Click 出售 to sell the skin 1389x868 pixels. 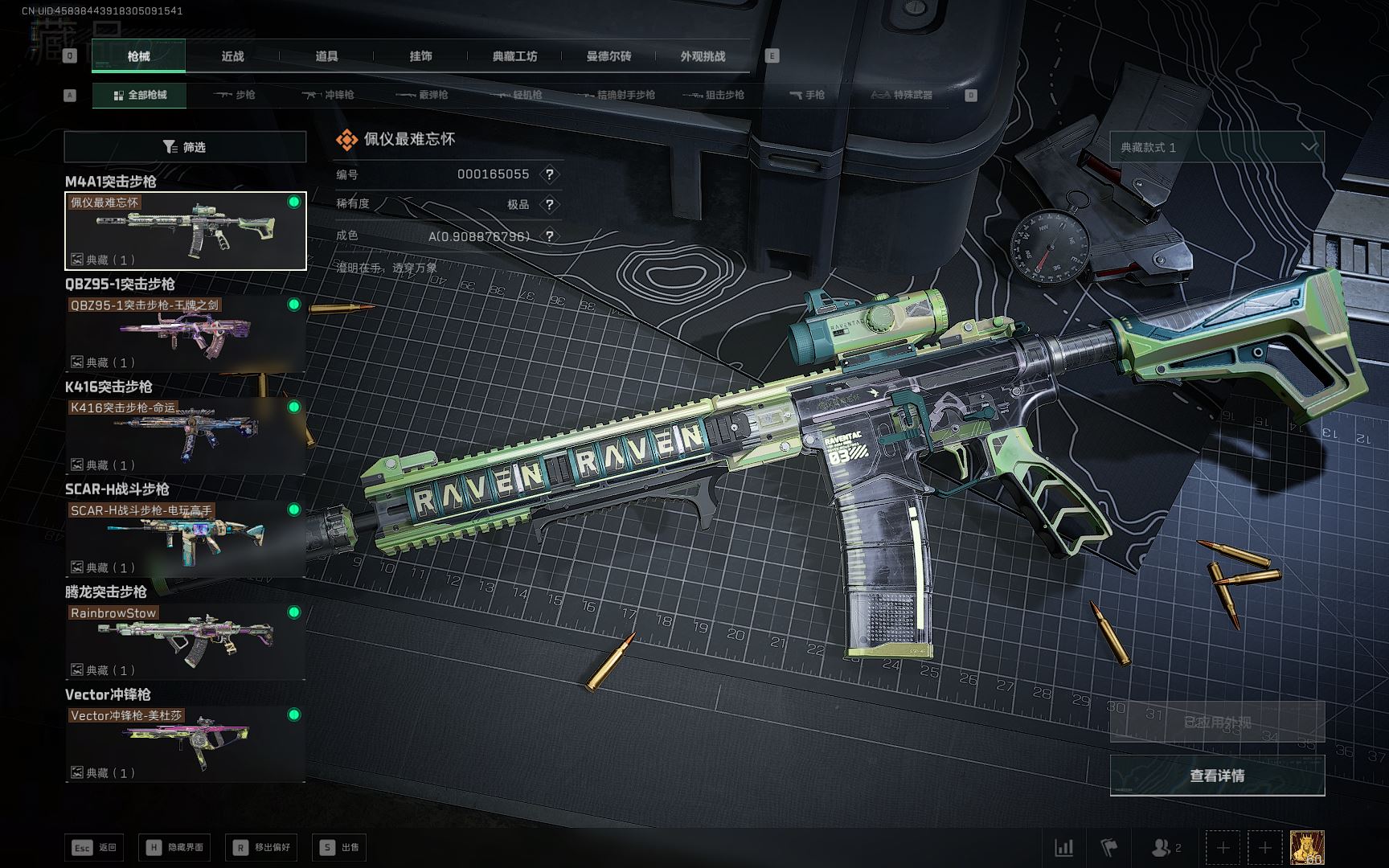click(341, 847)
